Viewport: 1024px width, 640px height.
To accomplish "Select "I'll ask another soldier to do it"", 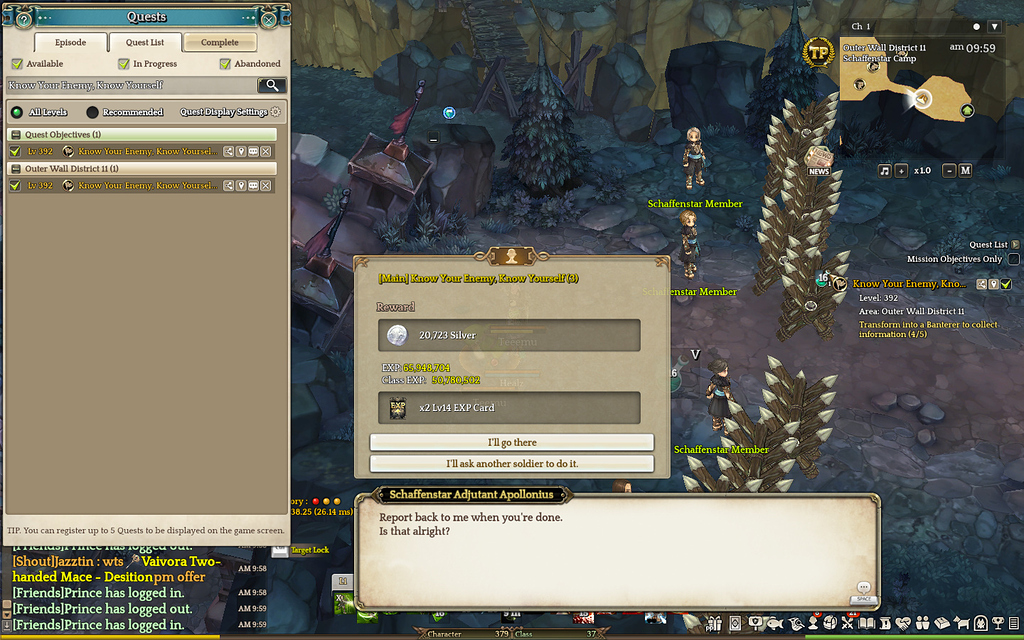I will (511, 464).
